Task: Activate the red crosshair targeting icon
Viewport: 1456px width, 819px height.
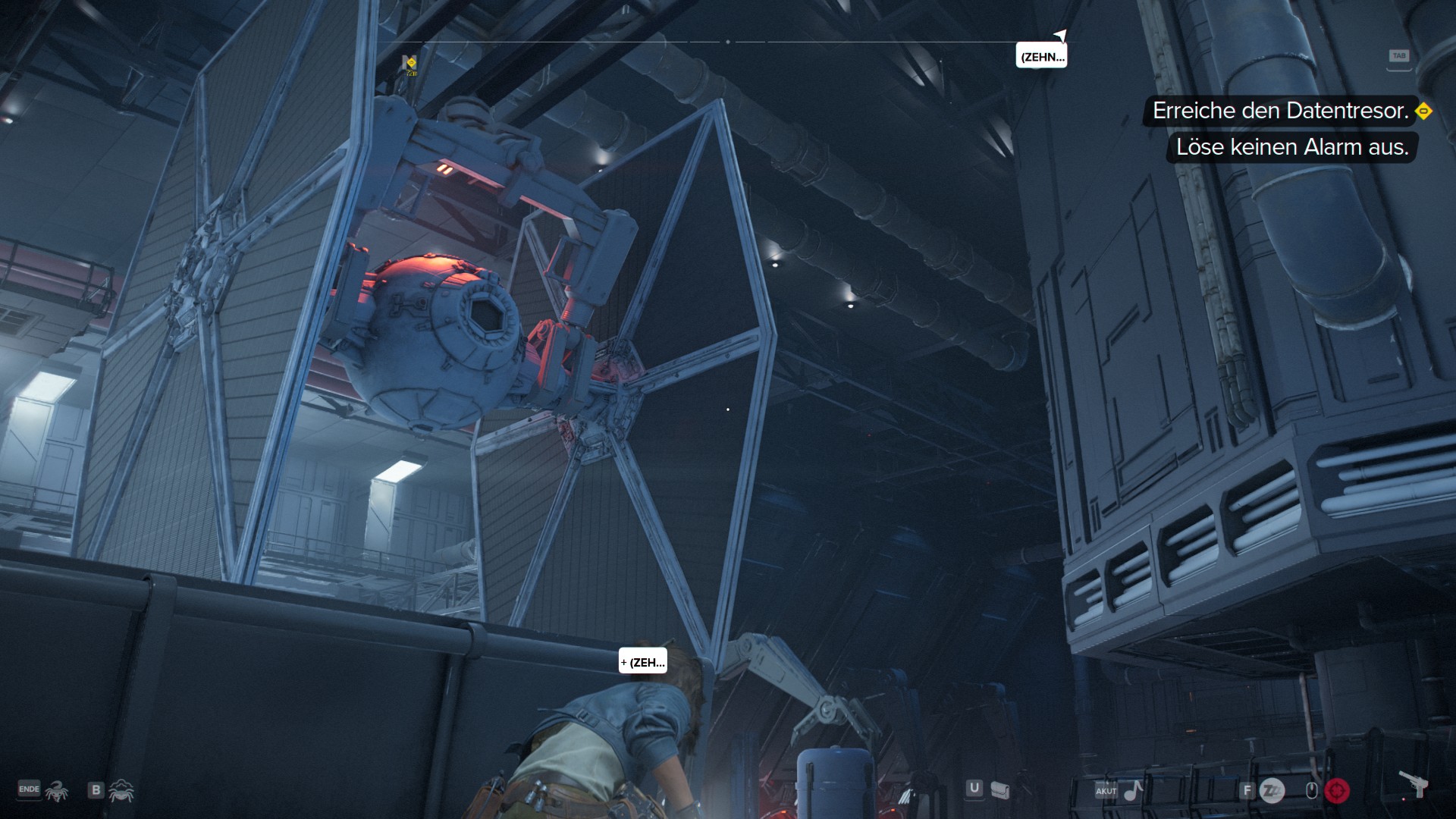Action: coord(1337,791)
